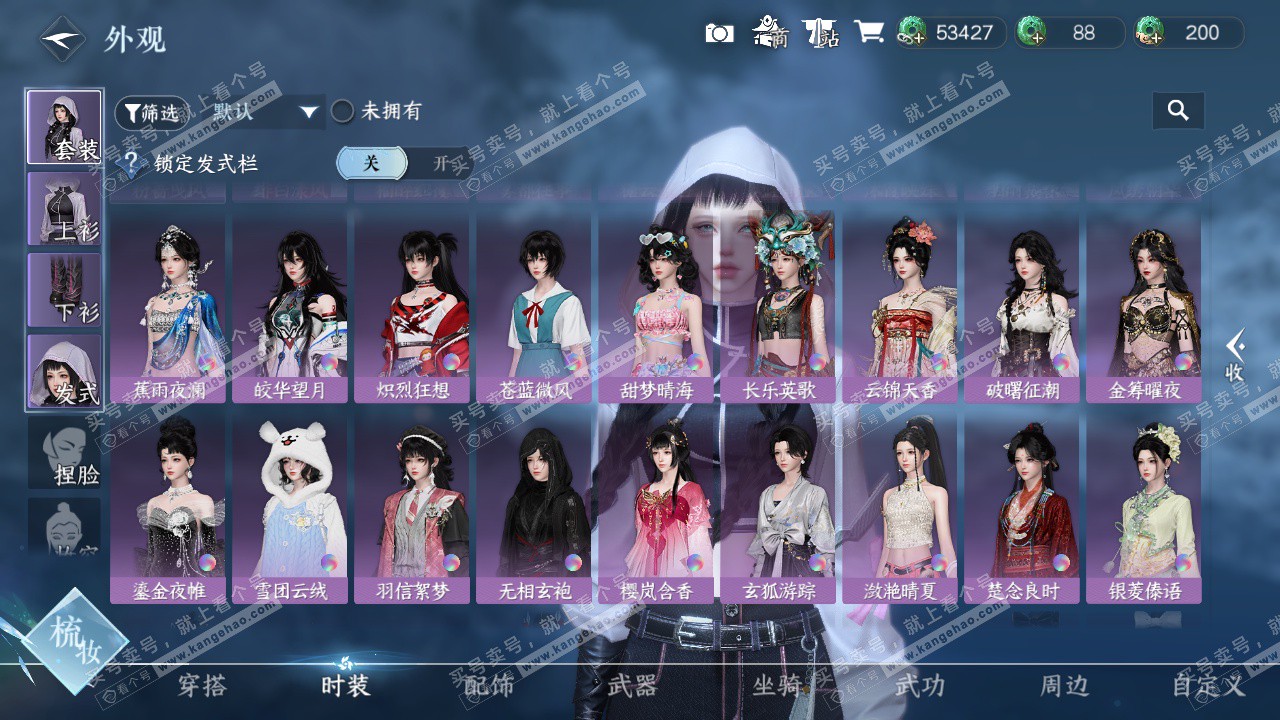Open the 坐骑 bottom tab
Viewport: 1280px width, 720px height.
(777, 686)
